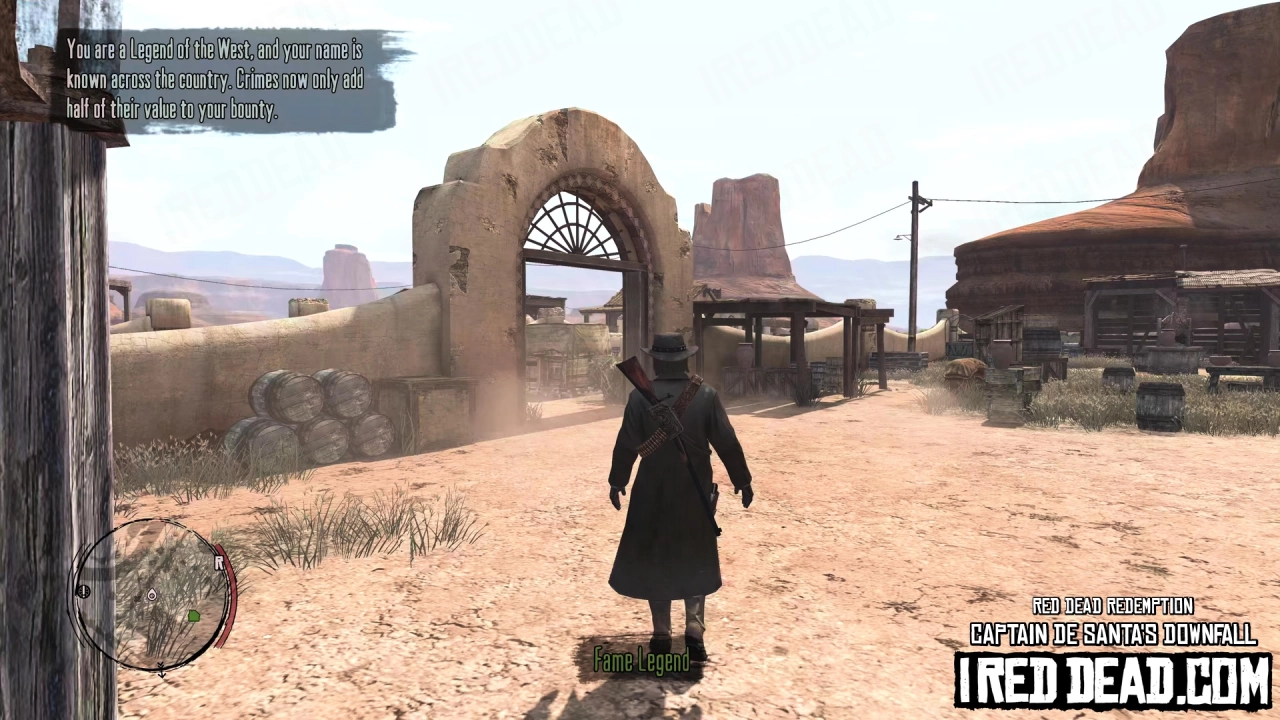Viewport: 1280px width, 720px height.
Task: Click the Dead Eye meter icon left of minimap
Action: 84,591
